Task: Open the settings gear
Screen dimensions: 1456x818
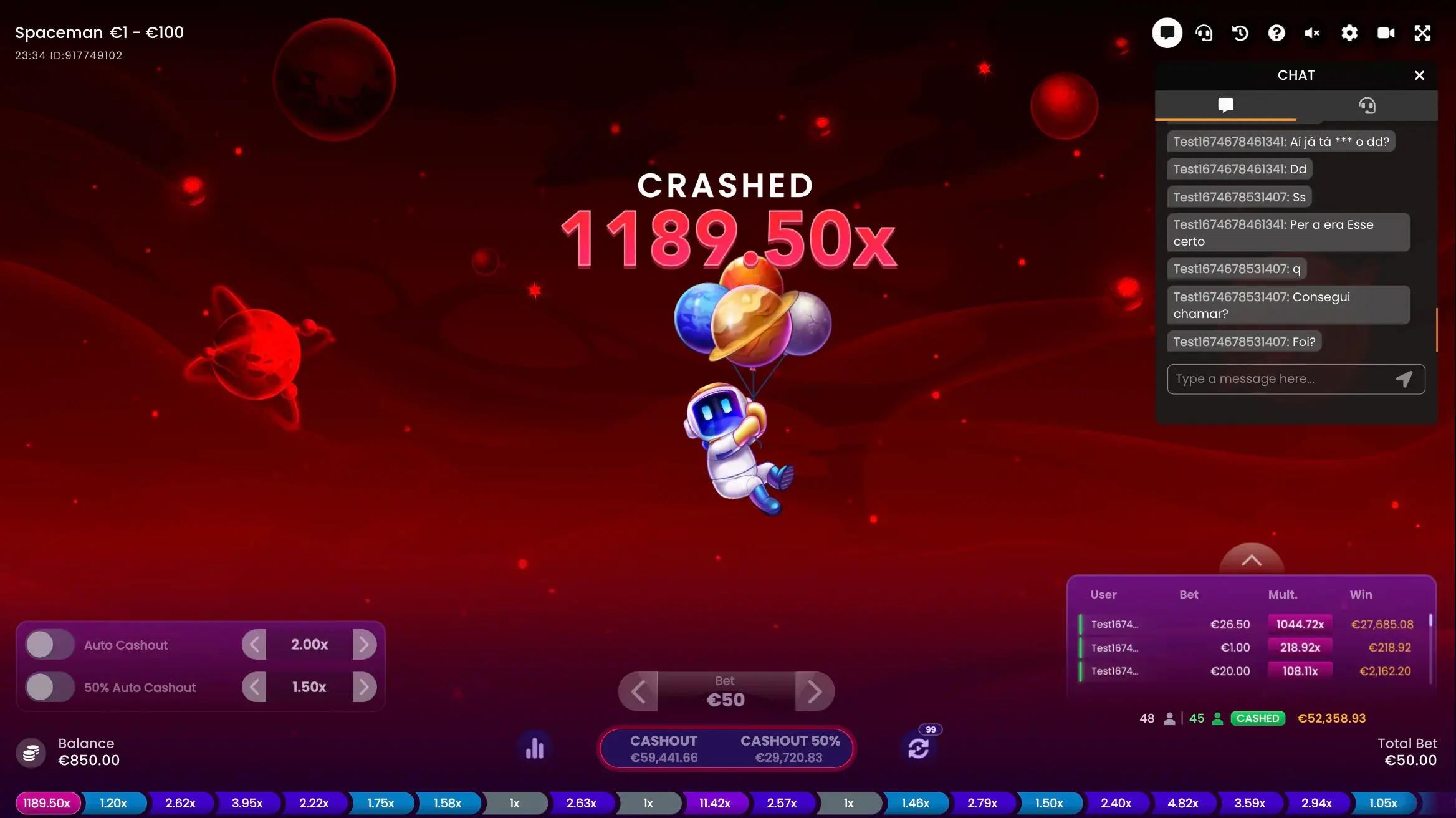Action: pyautogui.click(x=1349, y=33)
